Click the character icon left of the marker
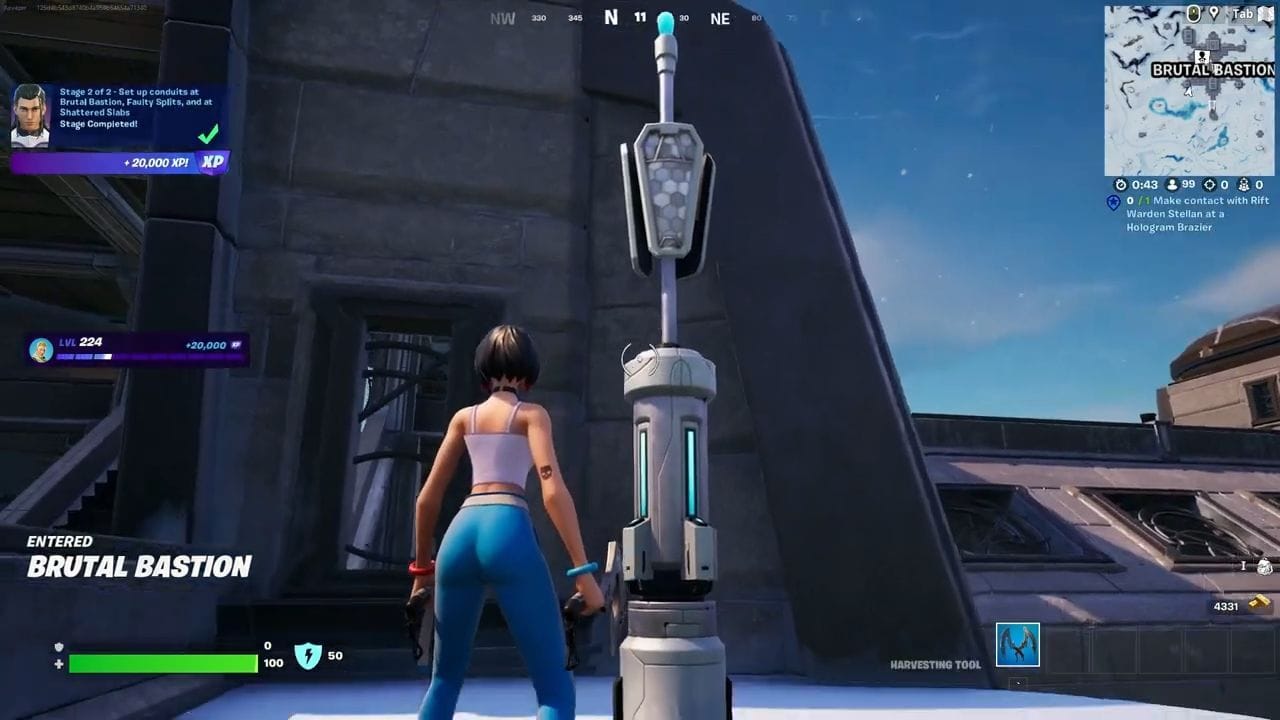The height and width of the screenshot is (720, 1280). pos(1193,13)
